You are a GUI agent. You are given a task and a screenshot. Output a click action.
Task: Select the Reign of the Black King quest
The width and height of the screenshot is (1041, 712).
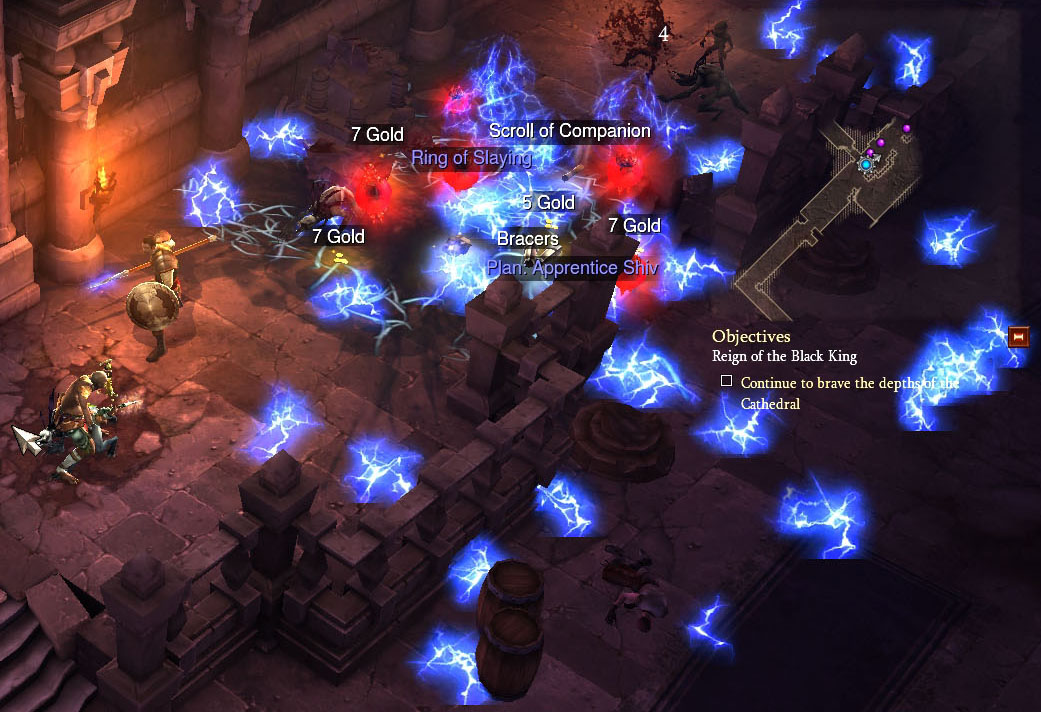tap(784, 356)
